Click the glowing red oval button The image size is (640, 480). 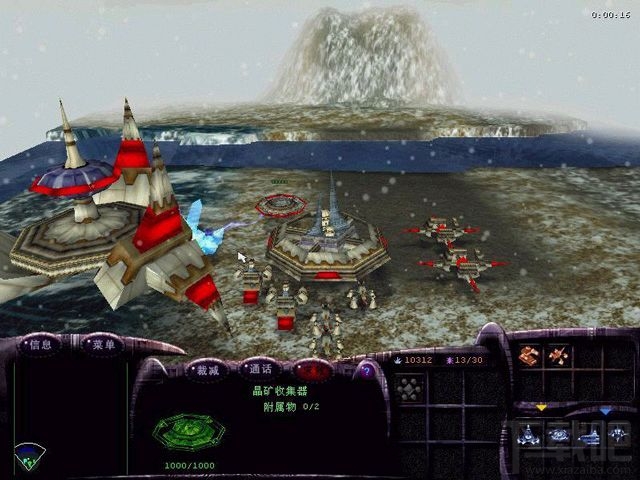tap(314, 370)
